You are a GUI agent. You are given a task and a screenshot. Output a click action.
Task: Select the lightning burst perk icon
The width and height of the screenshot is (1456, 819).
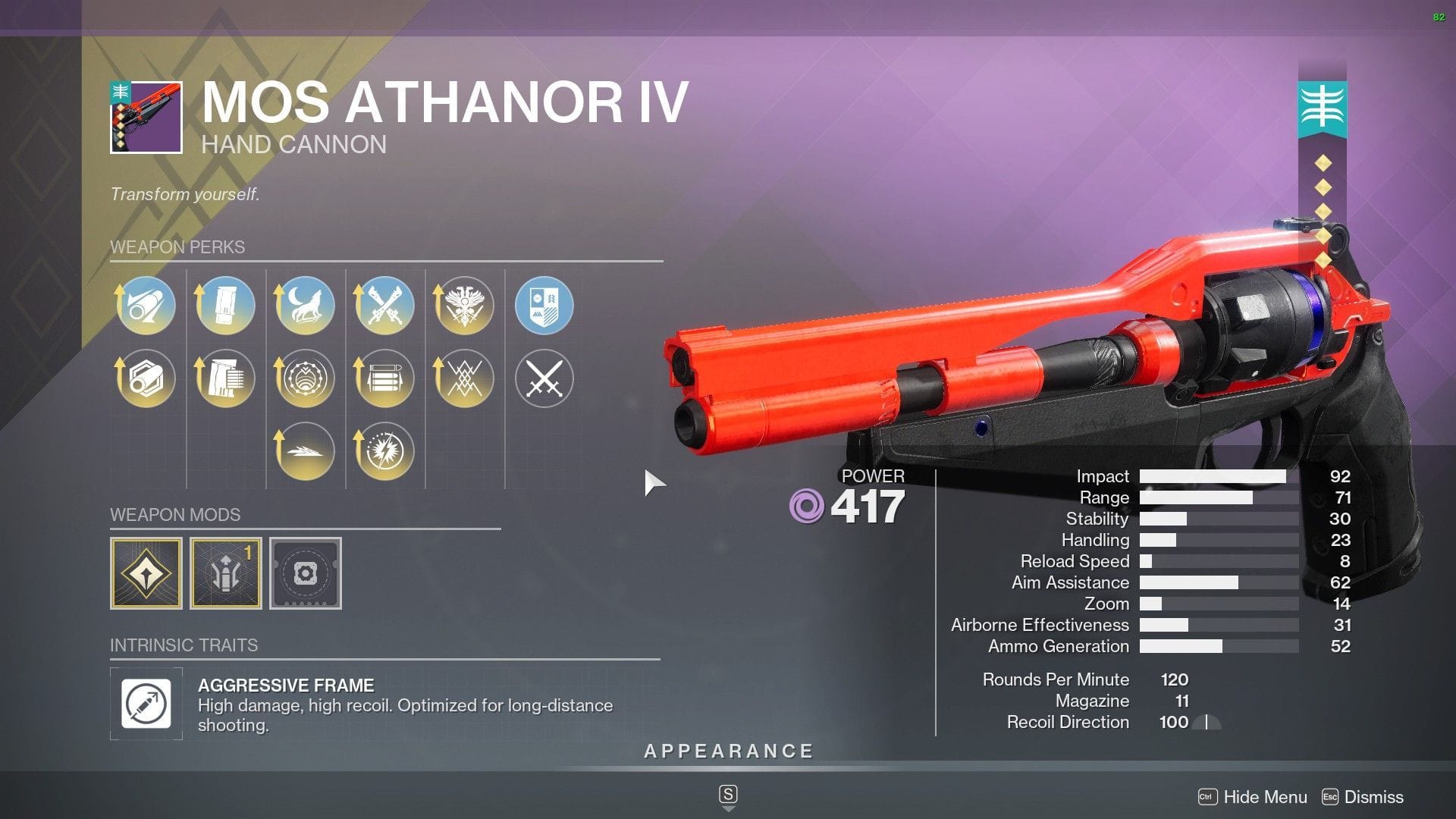click(x=385, y=450)
